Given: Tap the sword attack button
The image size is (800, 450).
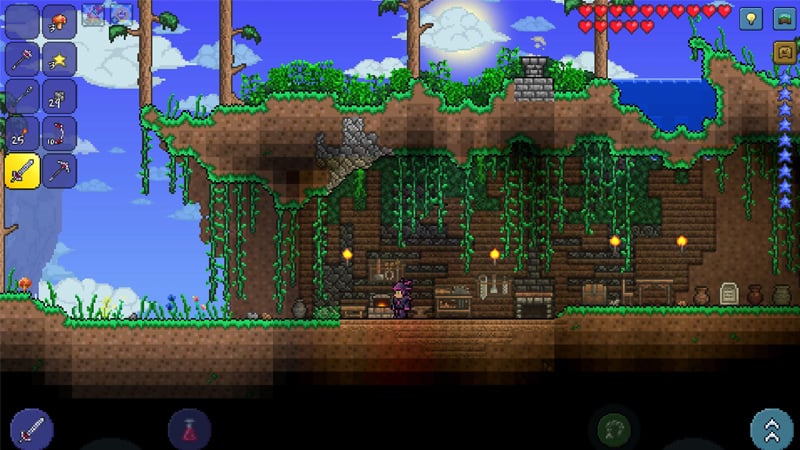Looking at the screenshot, I should 32,428.
